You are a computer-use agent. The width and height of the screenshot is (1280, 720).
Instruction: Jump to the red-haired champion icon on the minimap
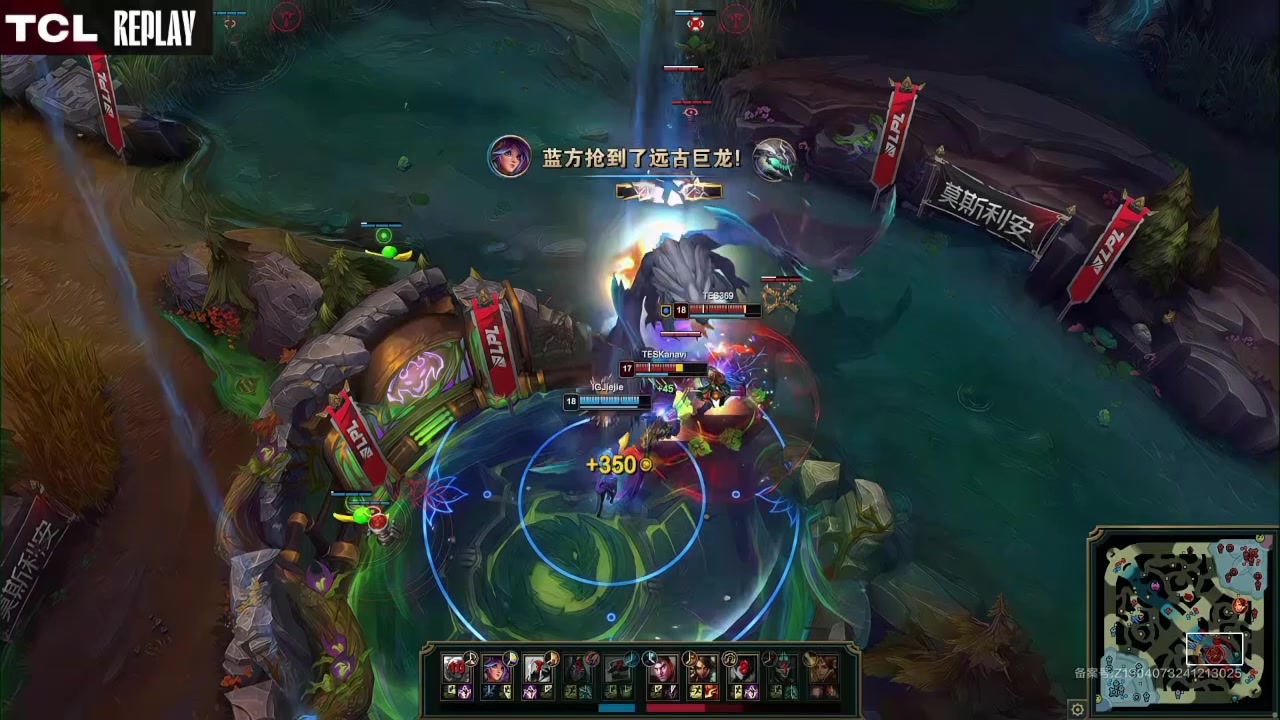tap(1239, 605)
